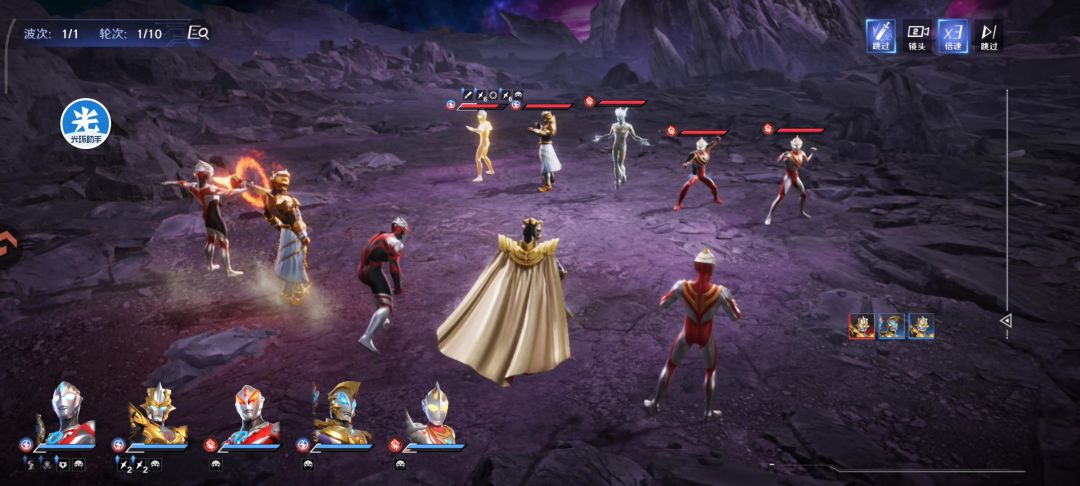Screen dimensions: 1080x486
Task: Open the battle log magnifier icon
Action: tap(198, 33)
